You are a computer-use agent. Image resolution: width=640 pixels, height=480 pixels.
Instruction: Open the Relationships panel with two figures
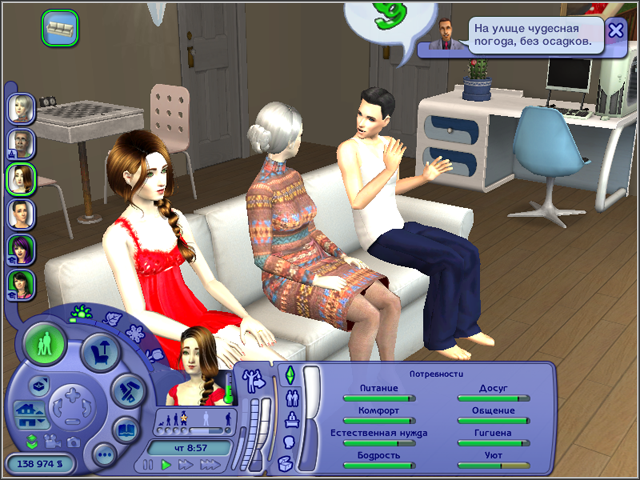(290, 398)
